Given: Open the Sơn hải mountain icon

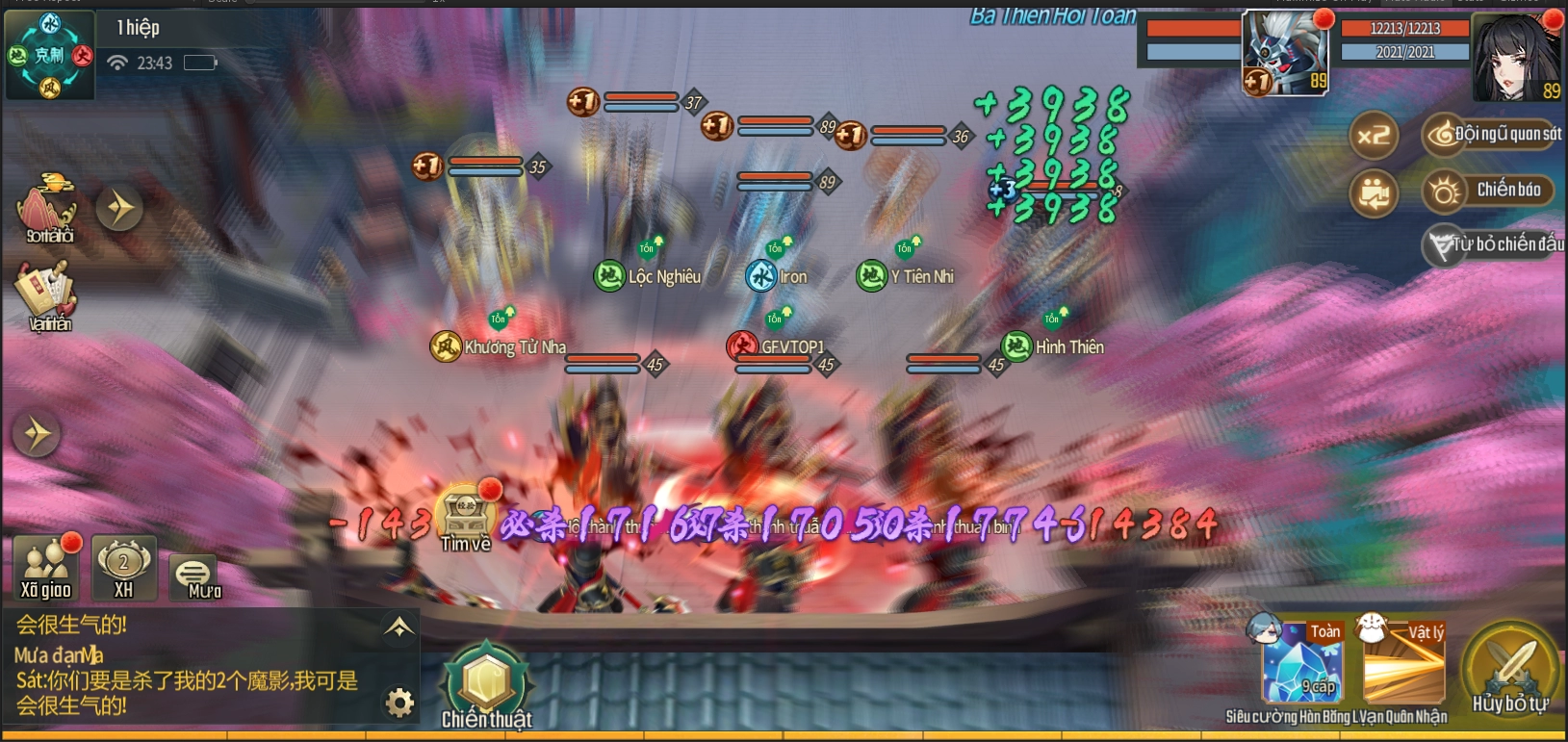Looking at the screenshot, I should tap(48, 207).
